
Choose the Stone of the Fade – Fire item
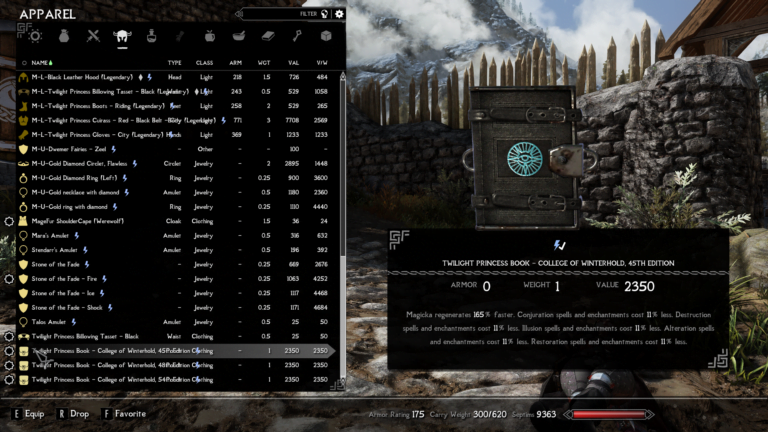[x=69, y=279]
